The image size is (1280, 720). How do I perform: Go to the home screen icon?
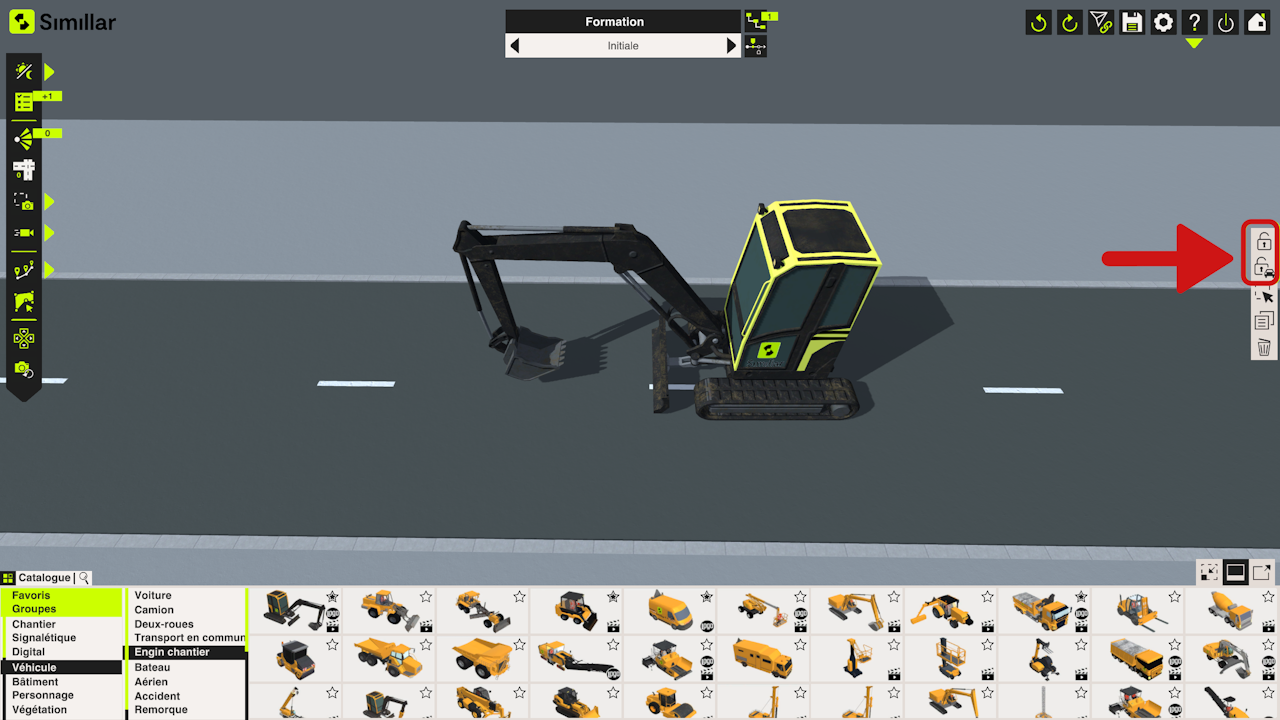tap(1257, 22)
